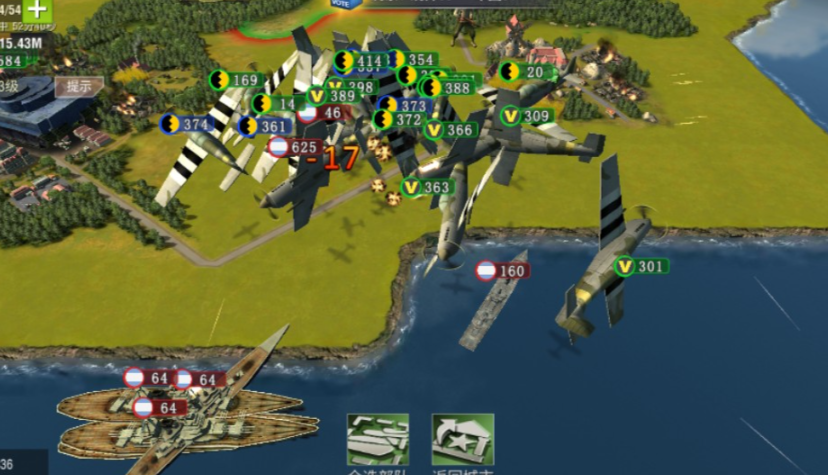828x475 pixels.
Task: Select all troops with the 全选部队 icon
Action: (x=377, y=441)
